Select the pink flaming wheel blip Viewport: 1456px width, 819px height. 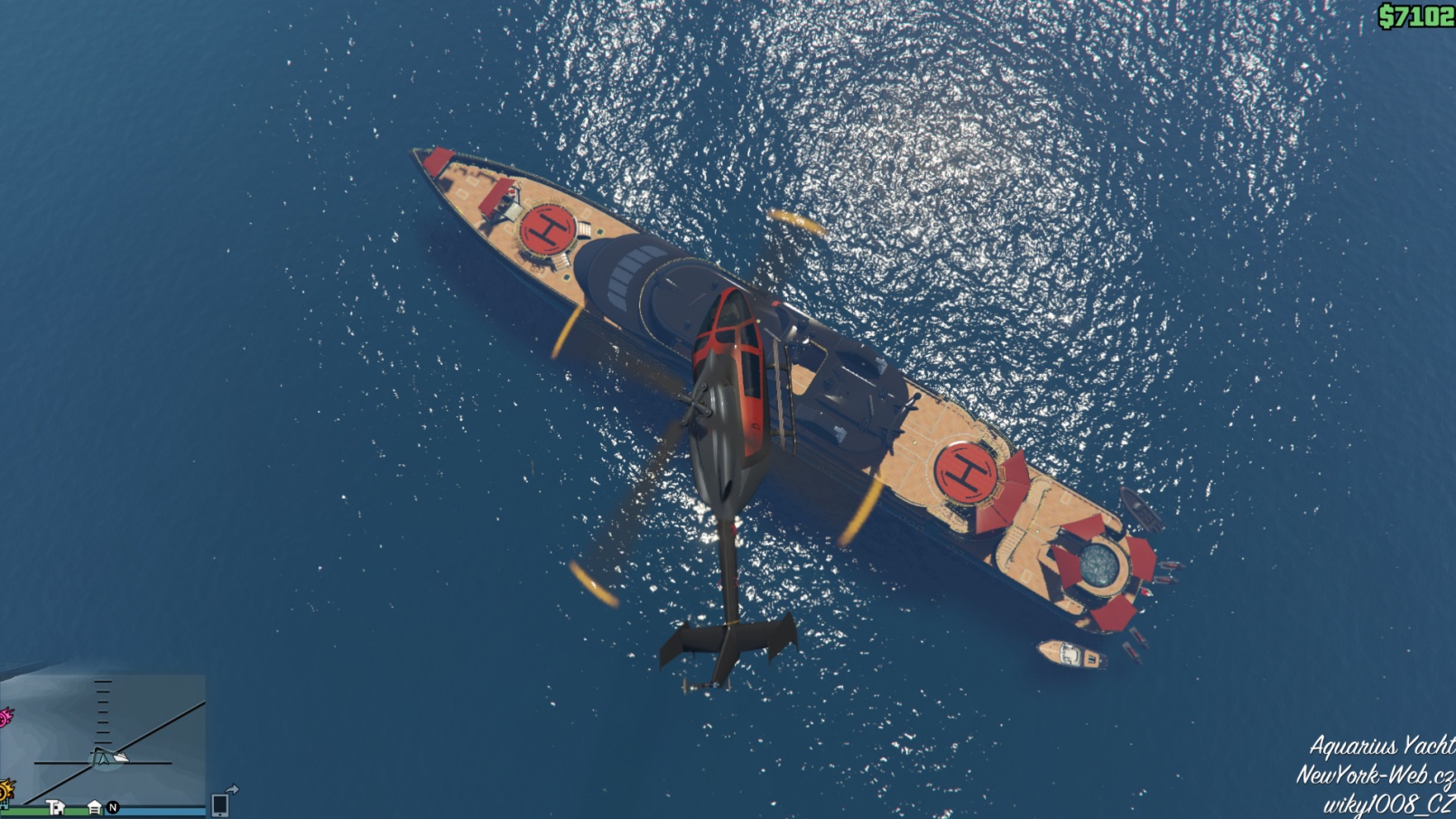[5, 718]
